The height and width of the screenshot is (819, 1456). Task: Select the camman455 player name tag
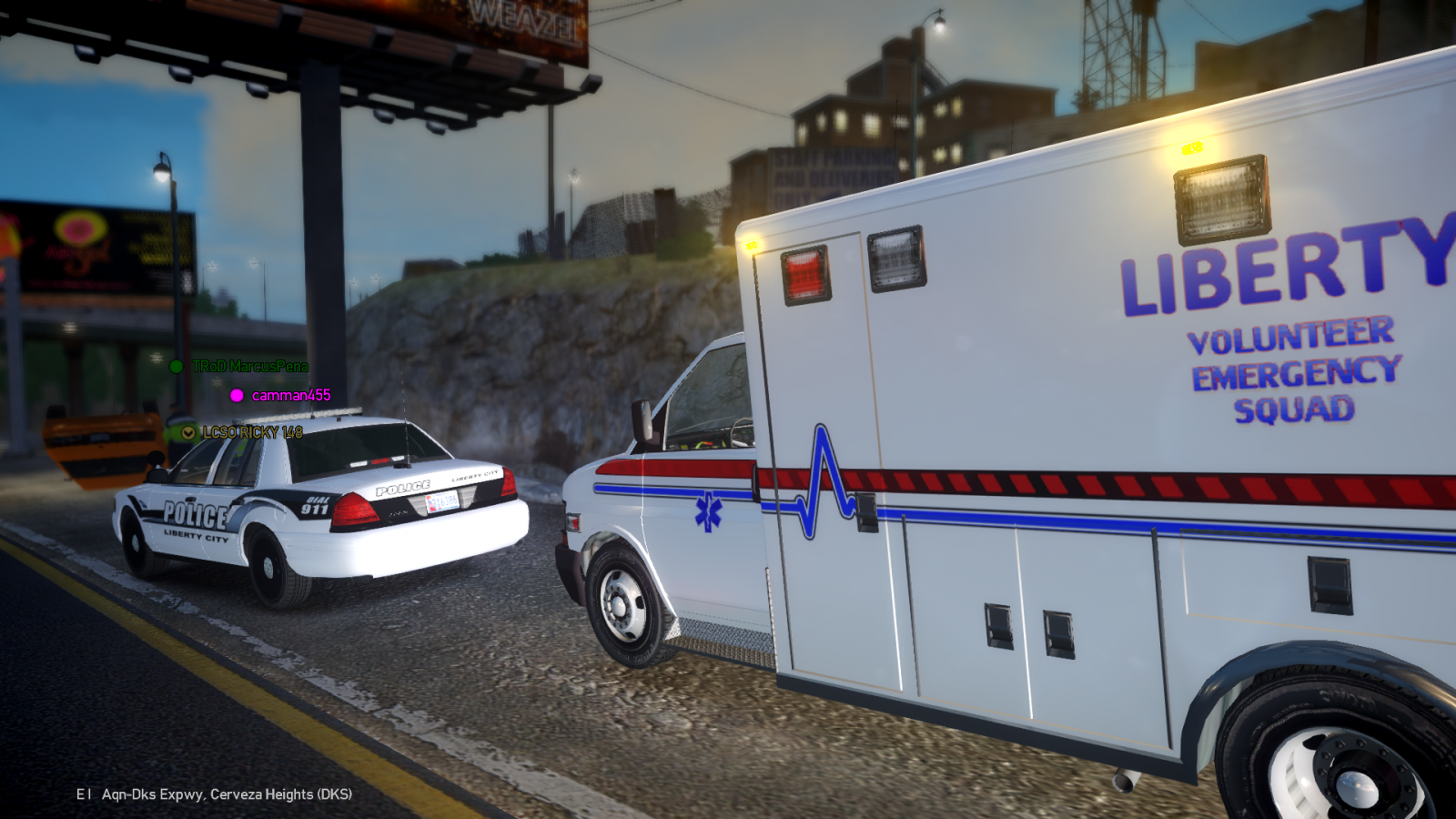pos(290,395)
